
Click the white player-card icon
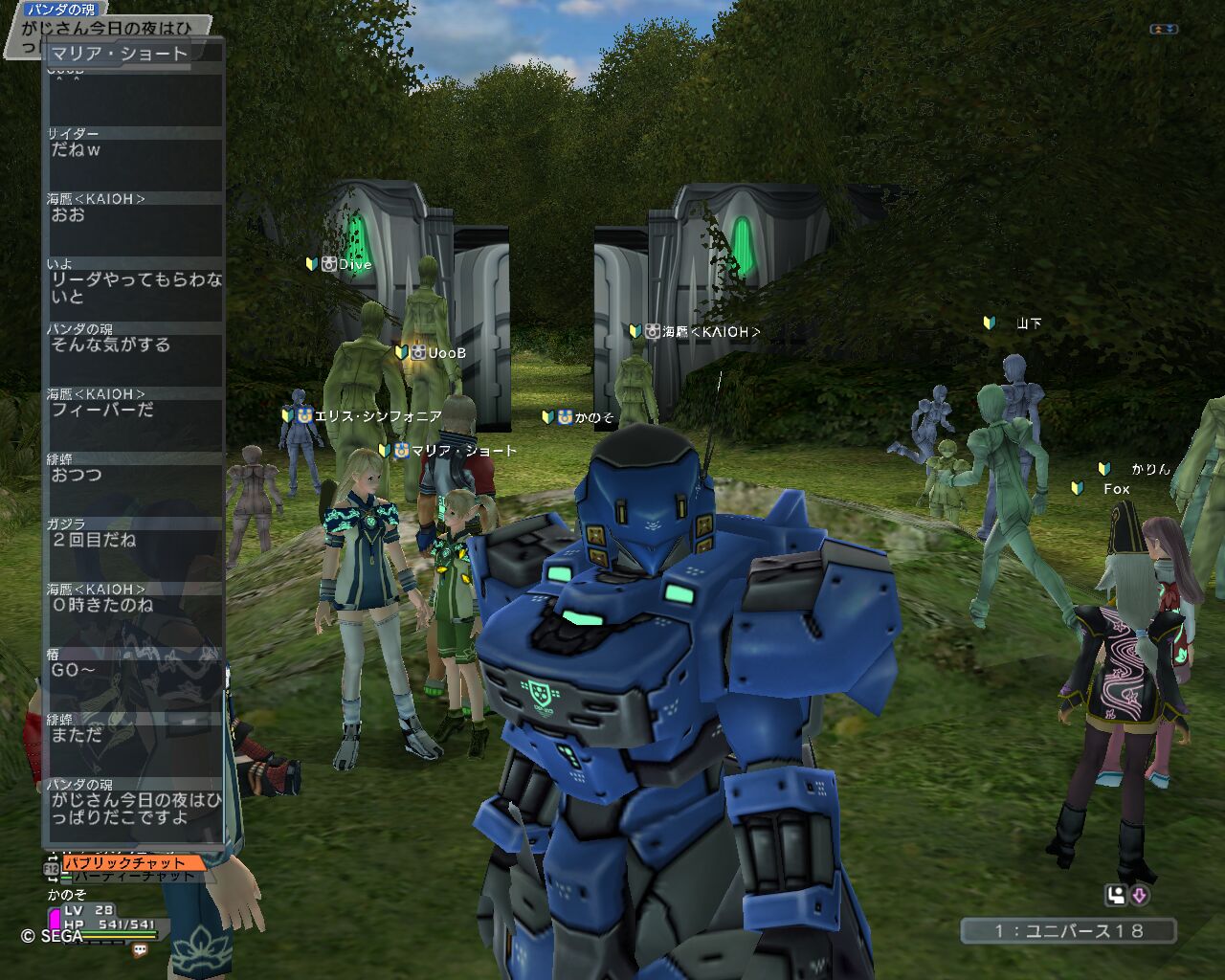pos(1116,896)
